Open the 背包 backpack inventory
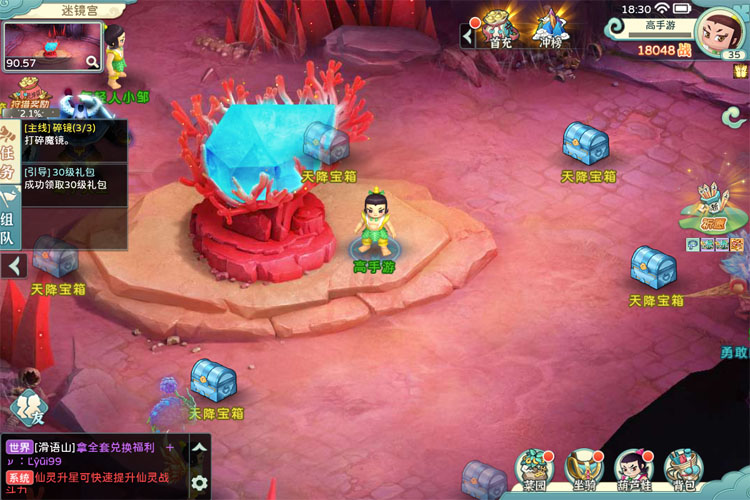 coord(684,470)
